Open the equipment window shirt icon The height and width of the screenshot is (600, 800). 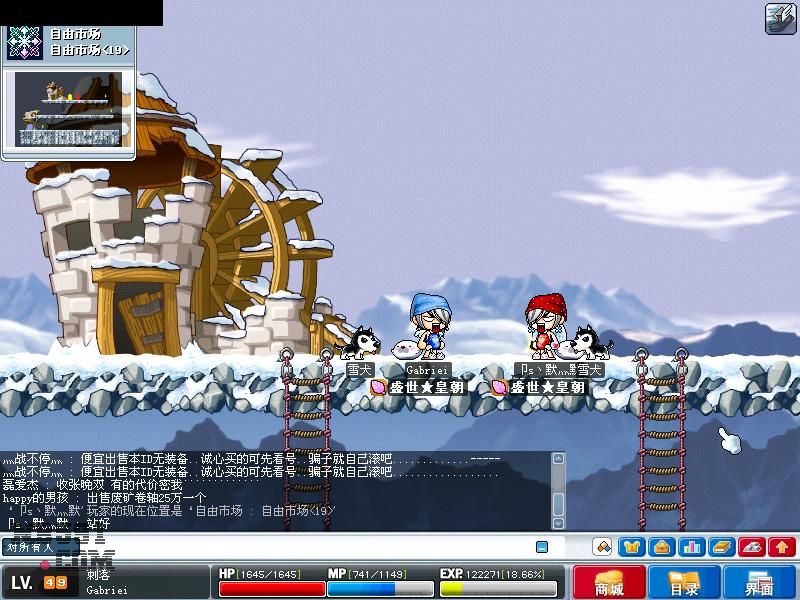click(631, 547)
